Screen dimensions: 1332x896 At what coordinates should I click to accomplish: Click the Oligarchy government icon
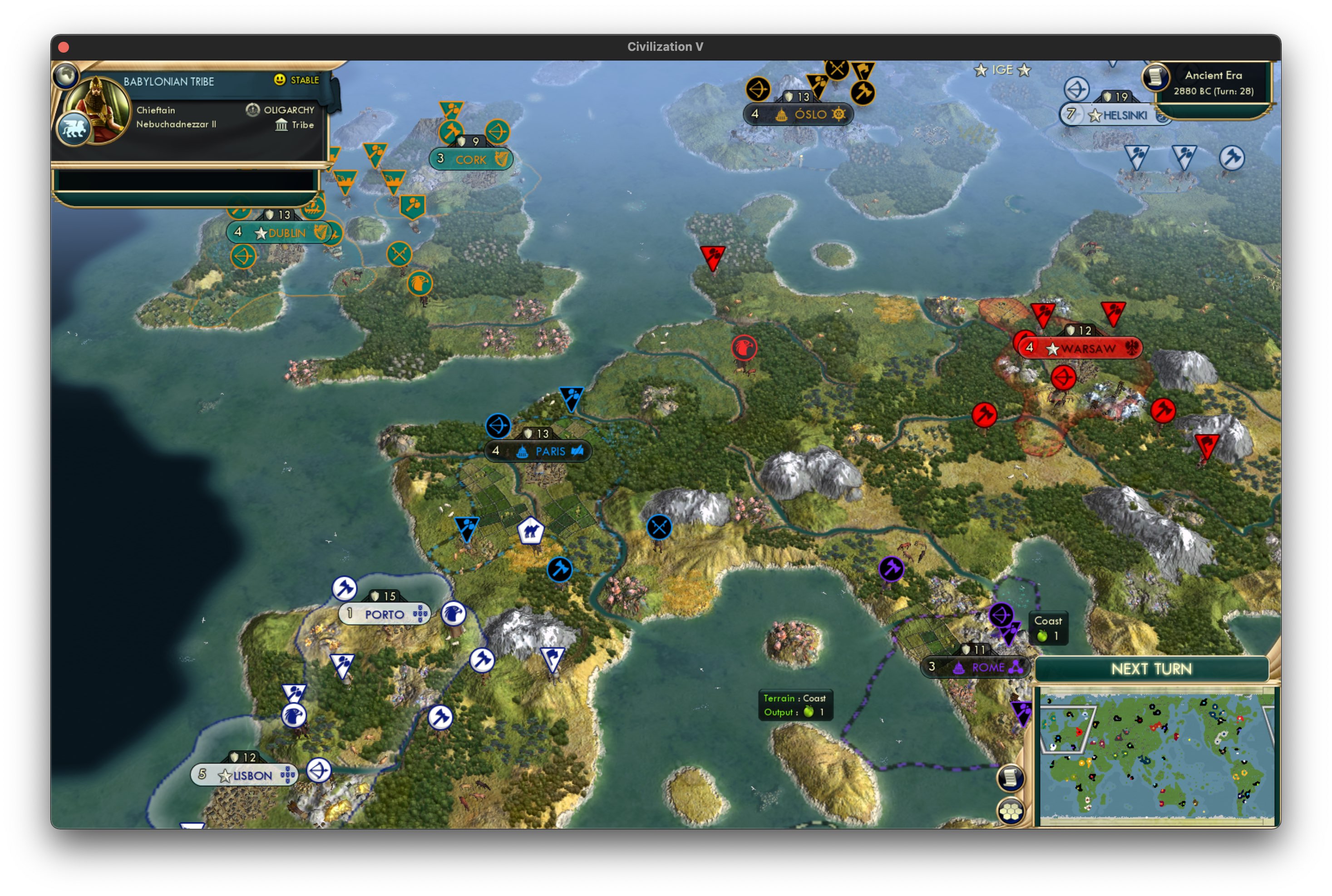point(252,110)
